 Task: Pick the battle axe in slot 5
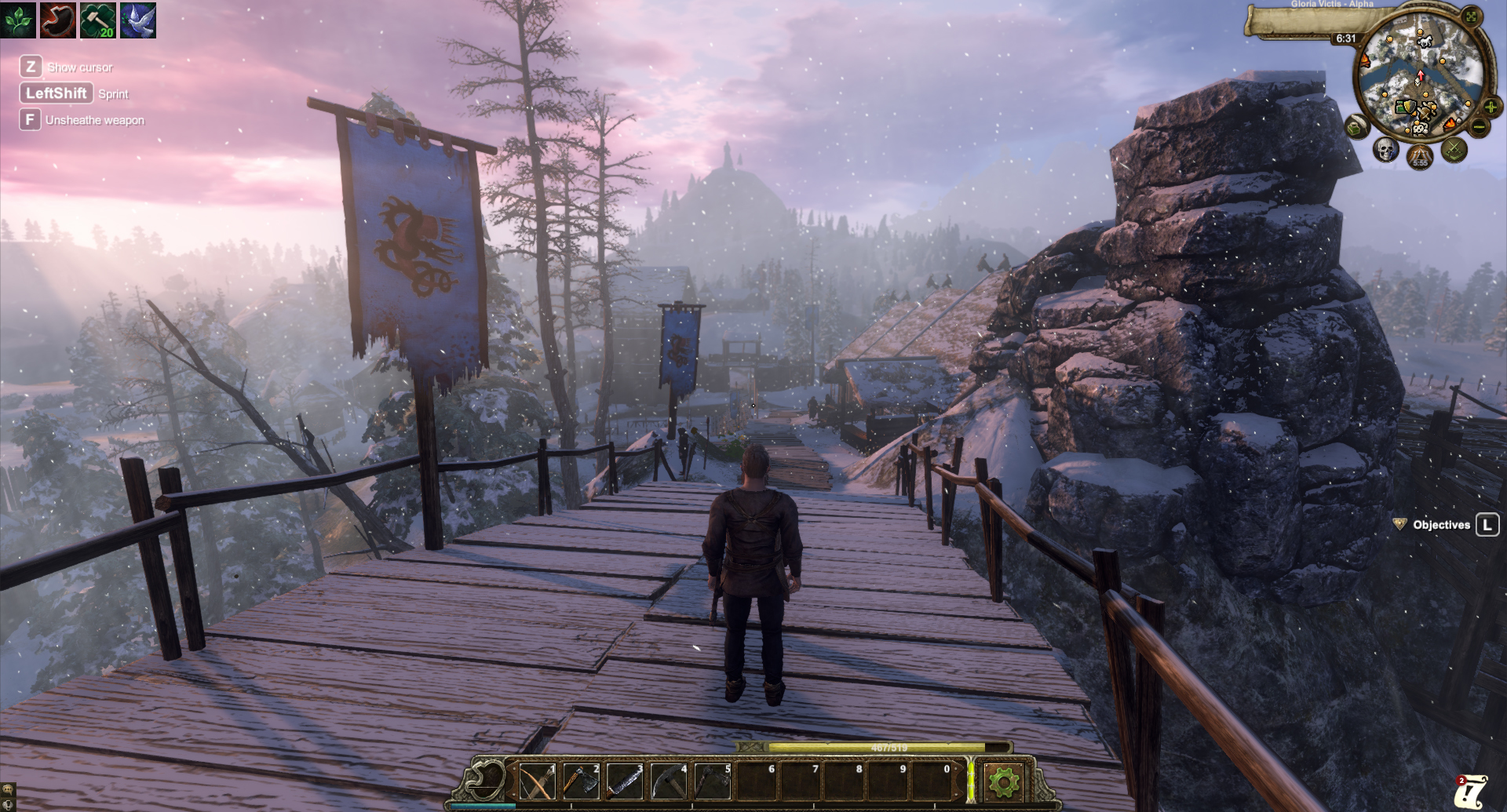[x=713, y=781]
